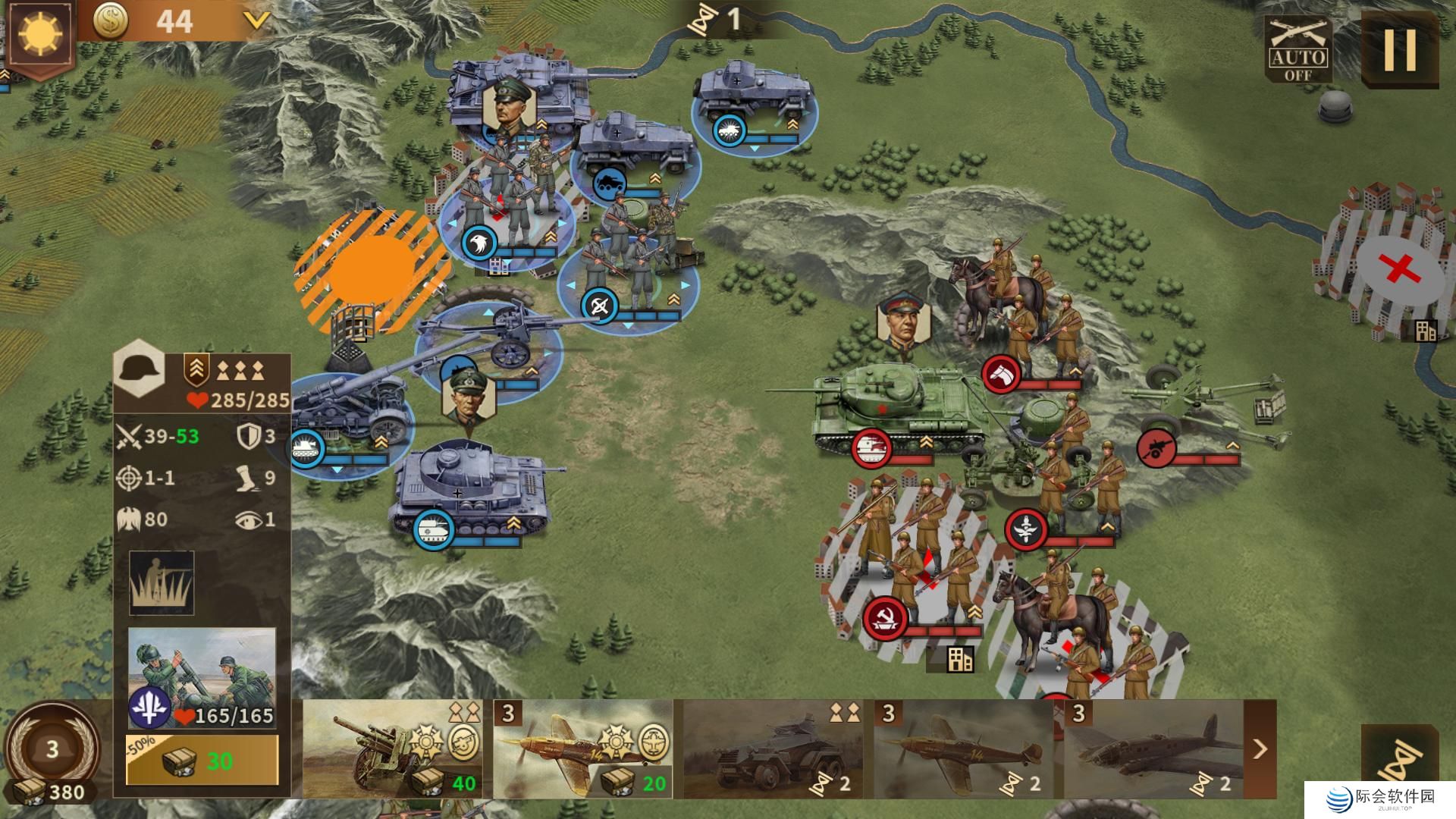Pause the game

click(1400, 50)
